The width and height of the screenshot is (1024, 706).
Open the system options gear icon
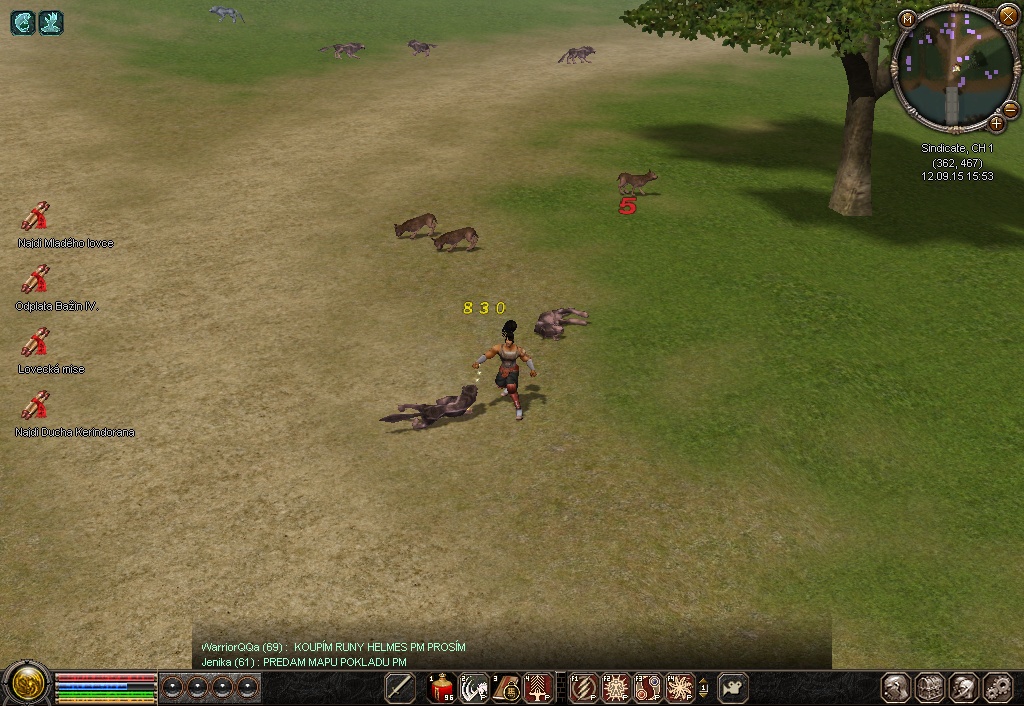(998, 688)
